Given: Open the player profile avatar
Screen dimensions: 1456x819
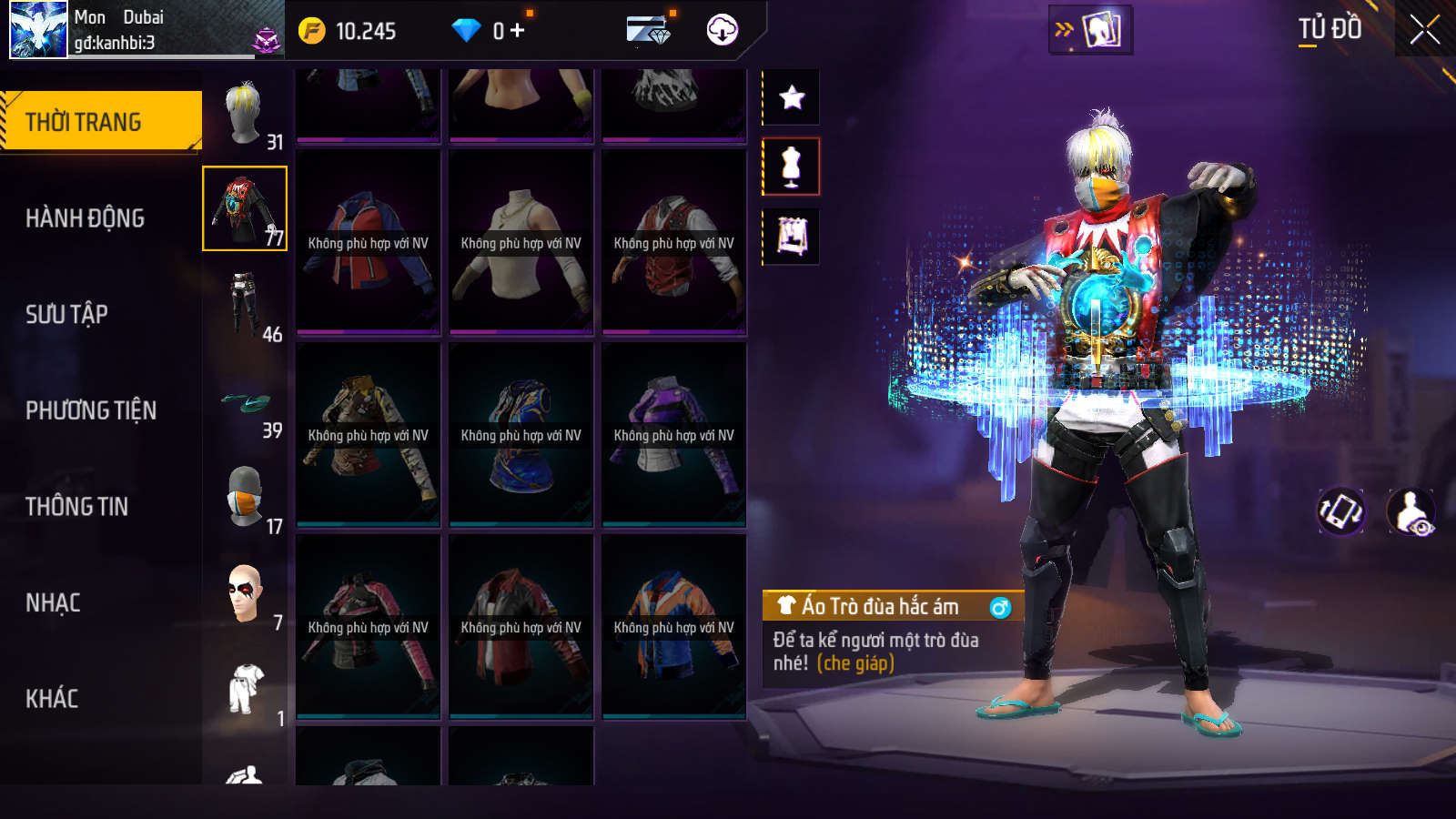Looking at the screenshot, I should tap(38, 30).
